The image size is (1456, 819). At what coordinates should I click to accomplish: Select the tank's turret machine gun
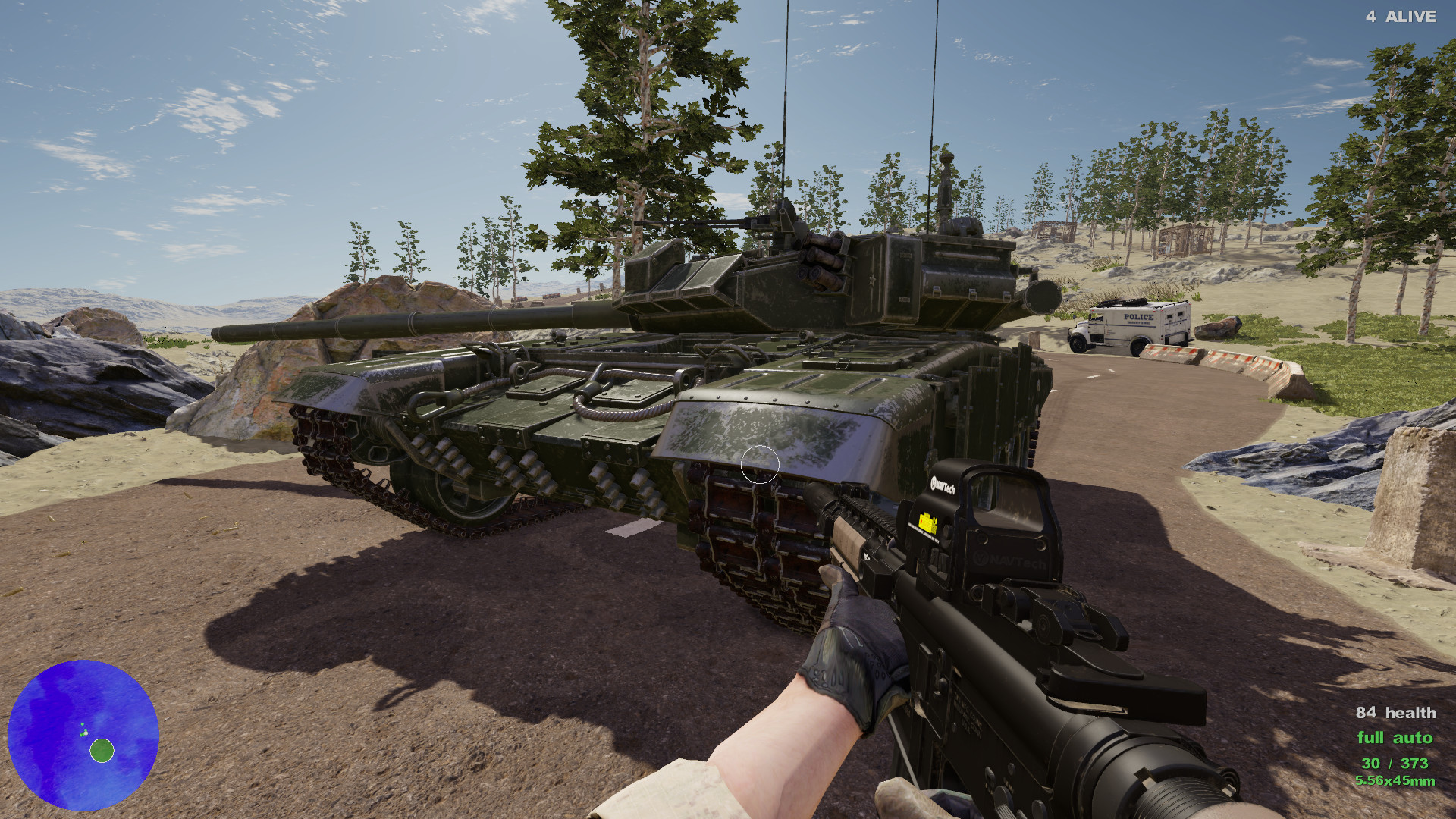point(758,224)
